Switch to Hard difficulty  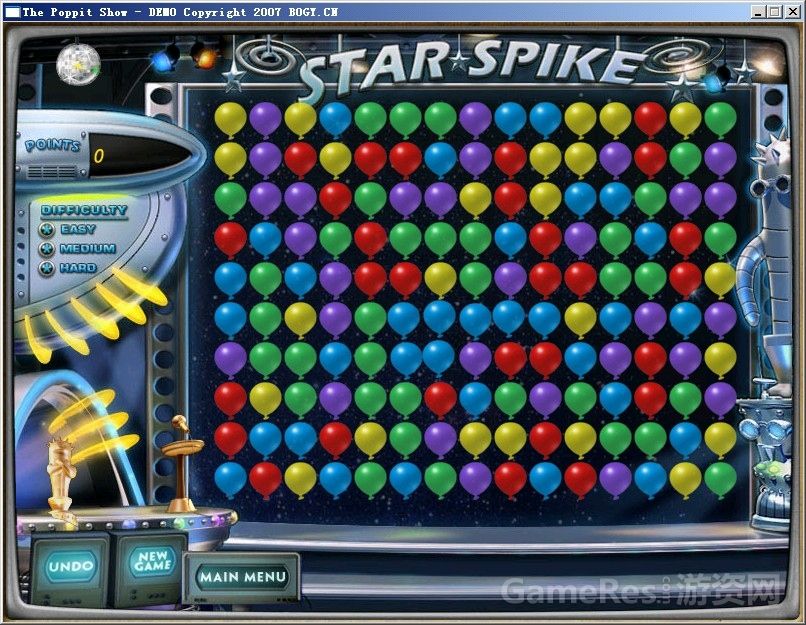point(46,268)
